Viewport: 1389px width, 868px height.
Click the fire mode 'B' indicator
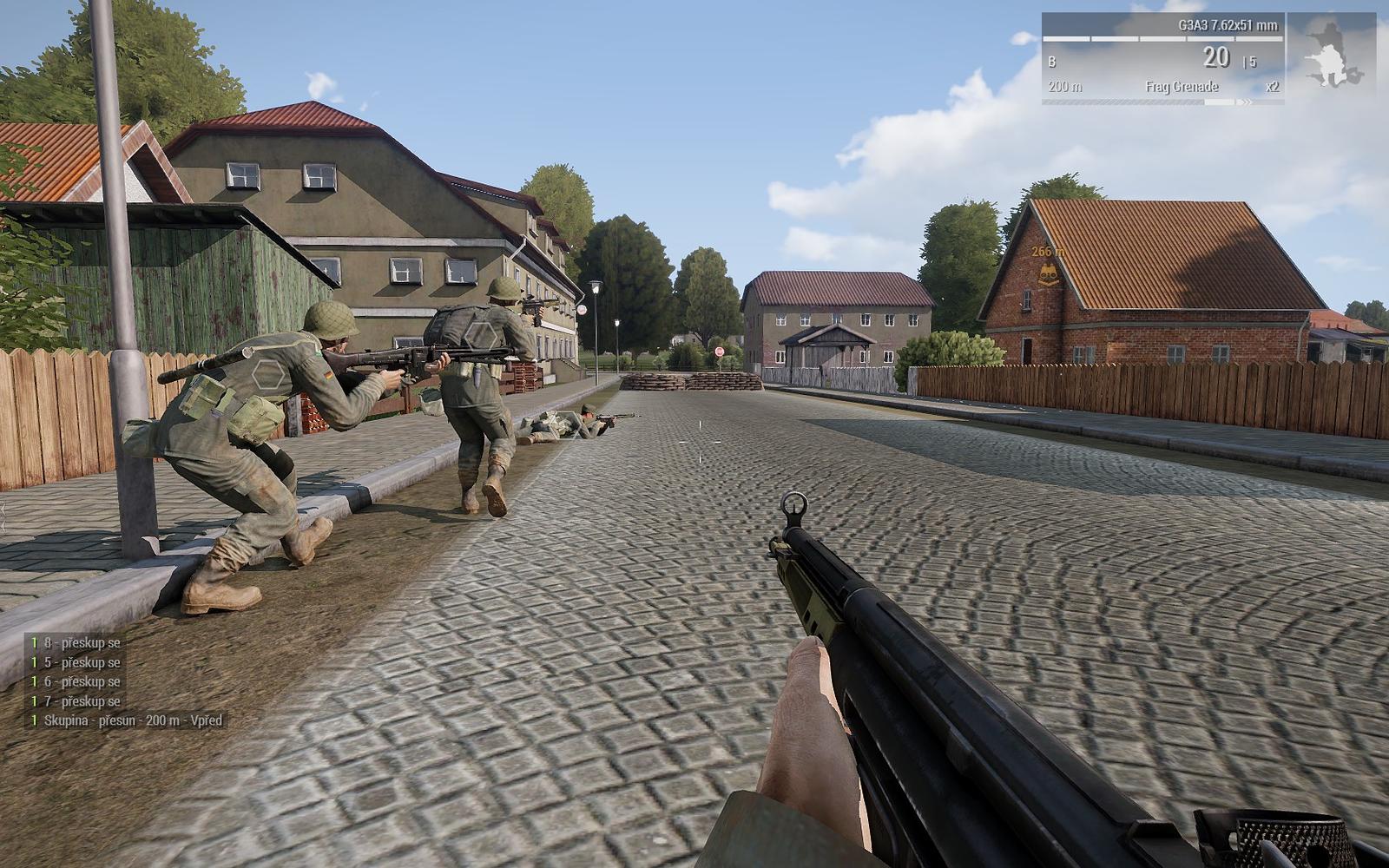point(1052,62)
